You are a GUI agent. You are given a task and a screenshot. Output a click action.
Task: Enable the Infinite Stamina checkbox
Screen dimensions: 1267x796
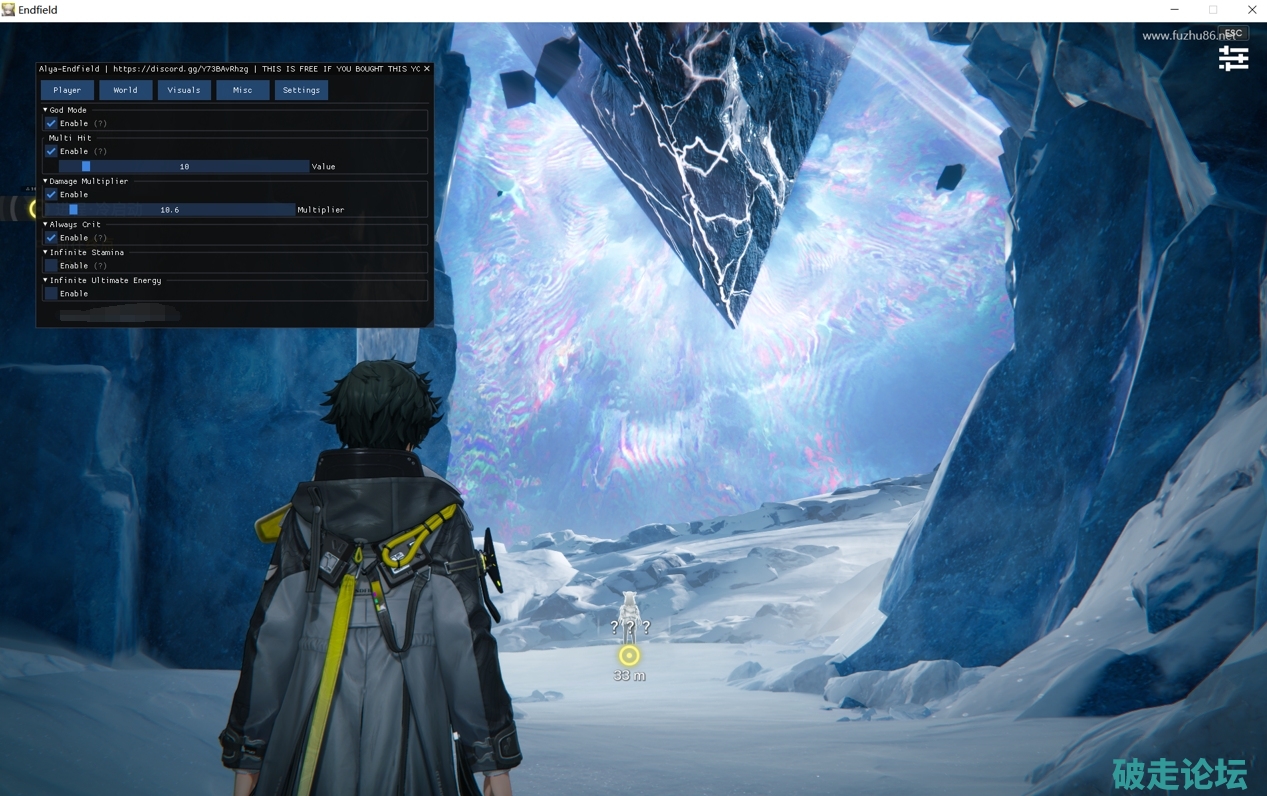(52, 266)
